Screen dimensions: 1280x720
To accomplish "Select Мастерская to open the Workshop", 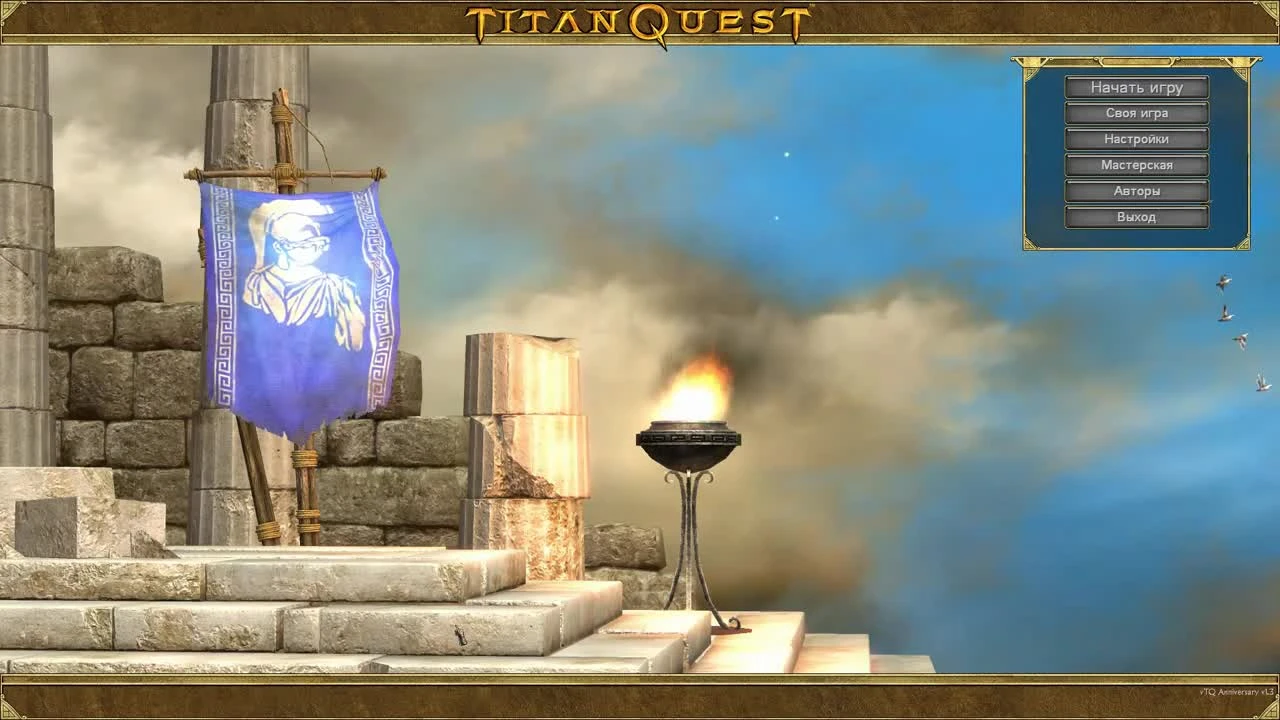I will pos(1137,165).
